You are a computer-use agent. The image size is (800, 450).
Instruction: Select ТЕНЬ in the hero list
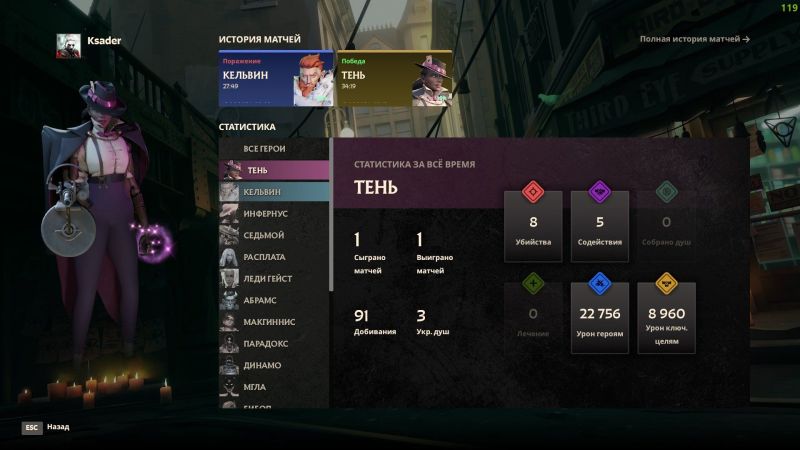(x=274, y=170)
